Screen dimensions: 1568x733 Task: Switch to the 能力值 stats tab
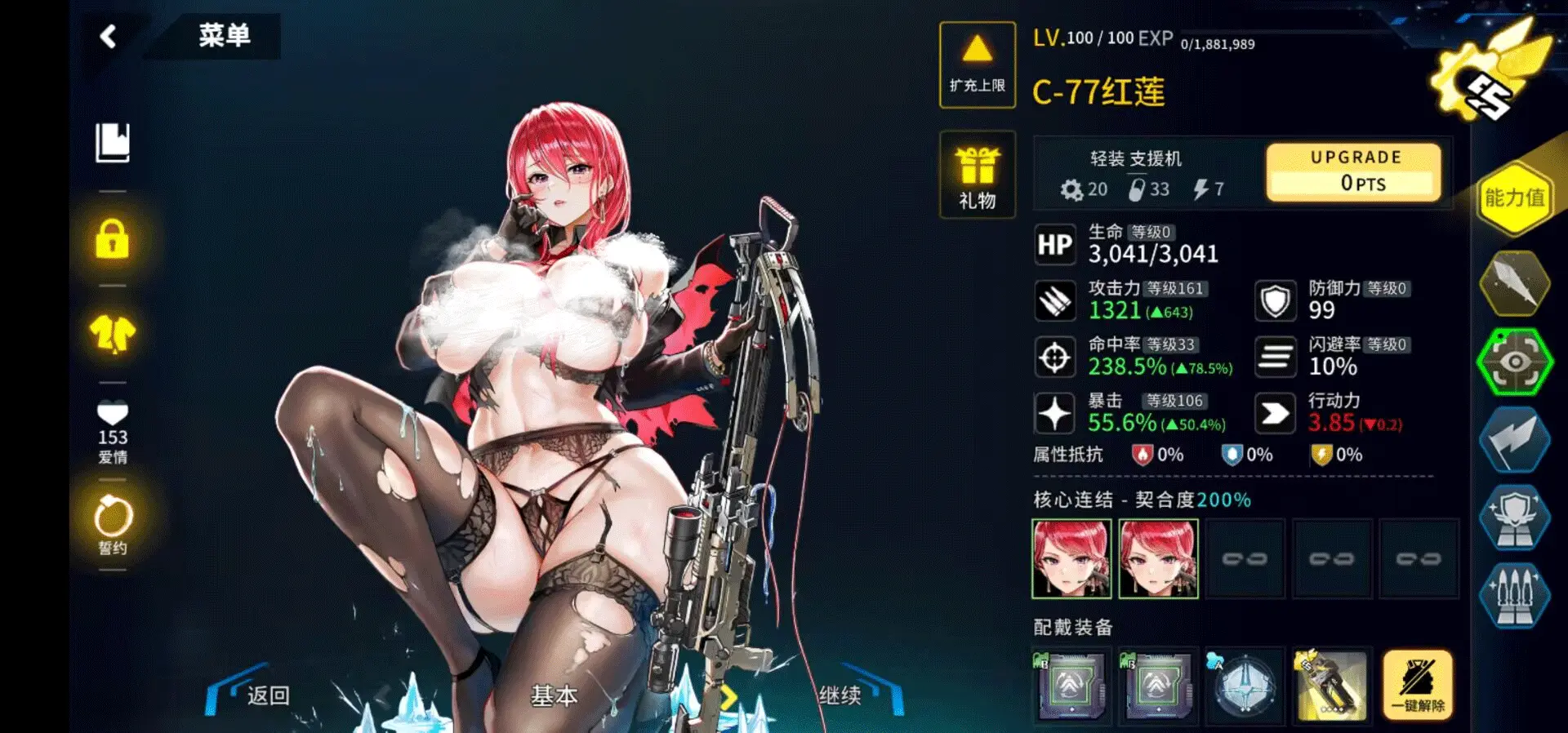point(1514,198)
